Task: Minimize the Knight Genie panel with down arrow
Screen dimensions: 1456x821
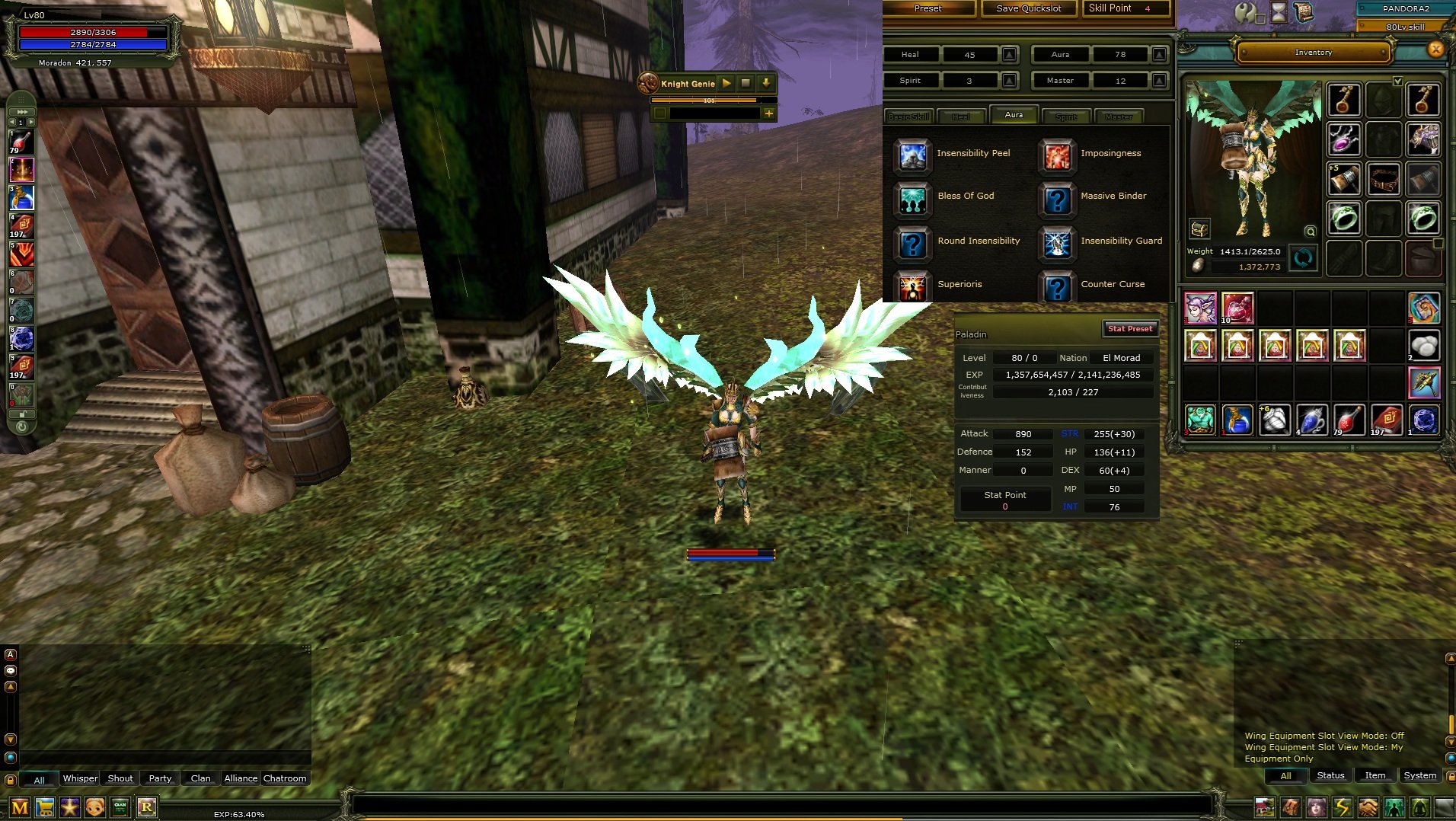Action: [765, 84]
